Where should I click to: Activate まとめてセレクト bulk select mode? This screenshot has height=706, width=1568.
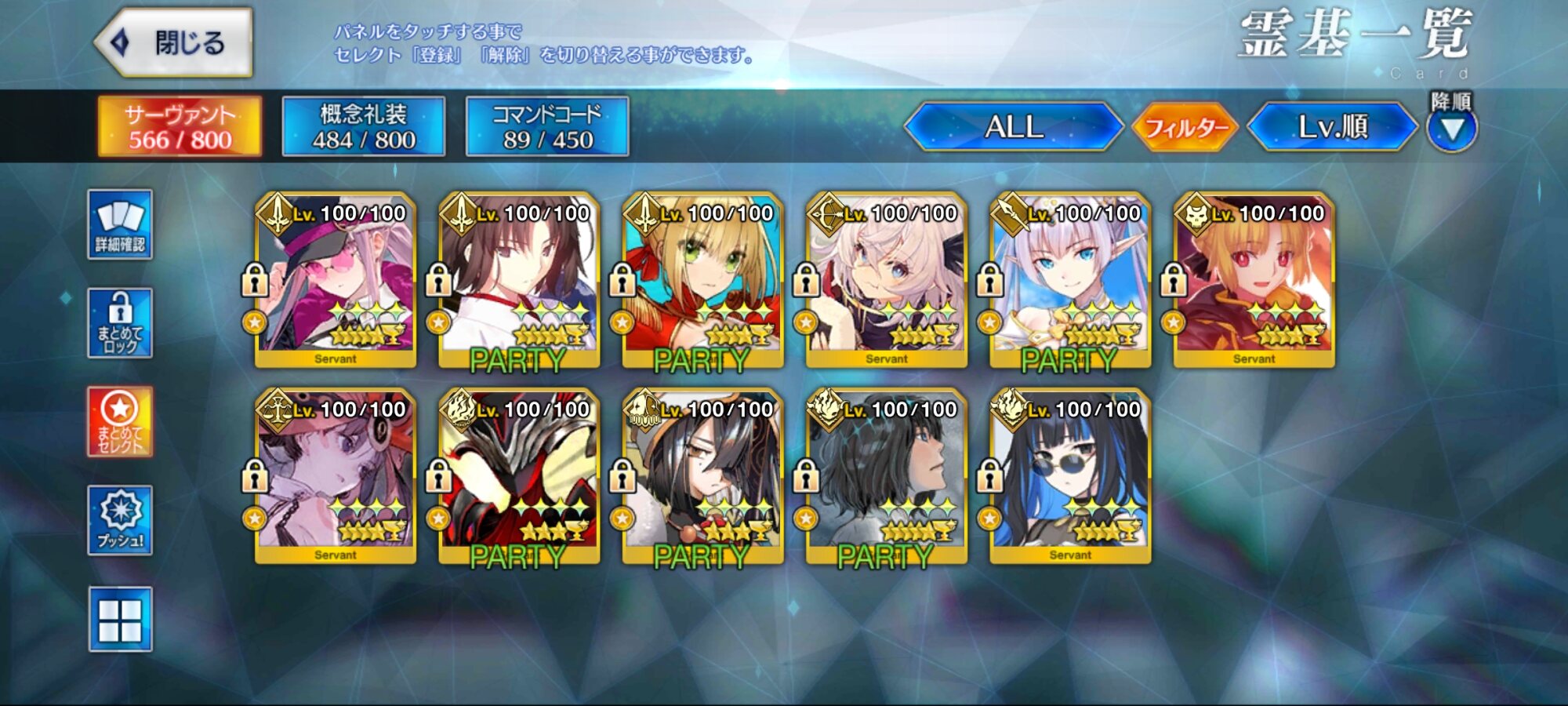(x=120, y=421)
